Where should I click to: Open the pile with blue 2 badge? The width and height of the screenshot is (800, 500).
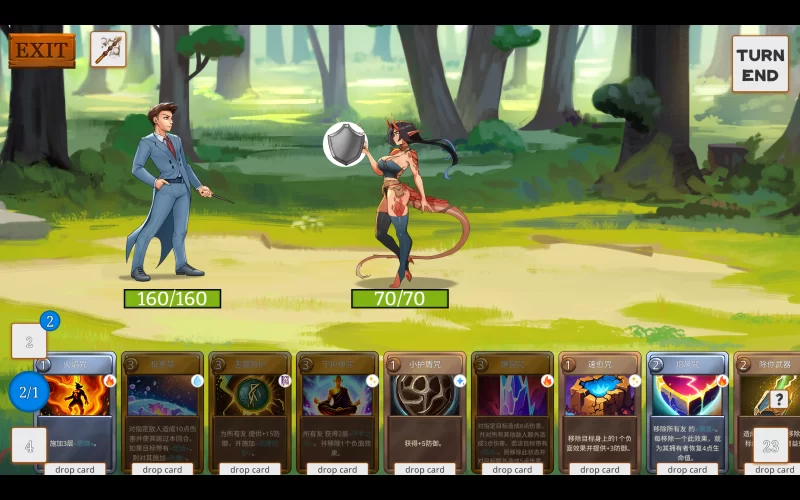coord(29,342)
